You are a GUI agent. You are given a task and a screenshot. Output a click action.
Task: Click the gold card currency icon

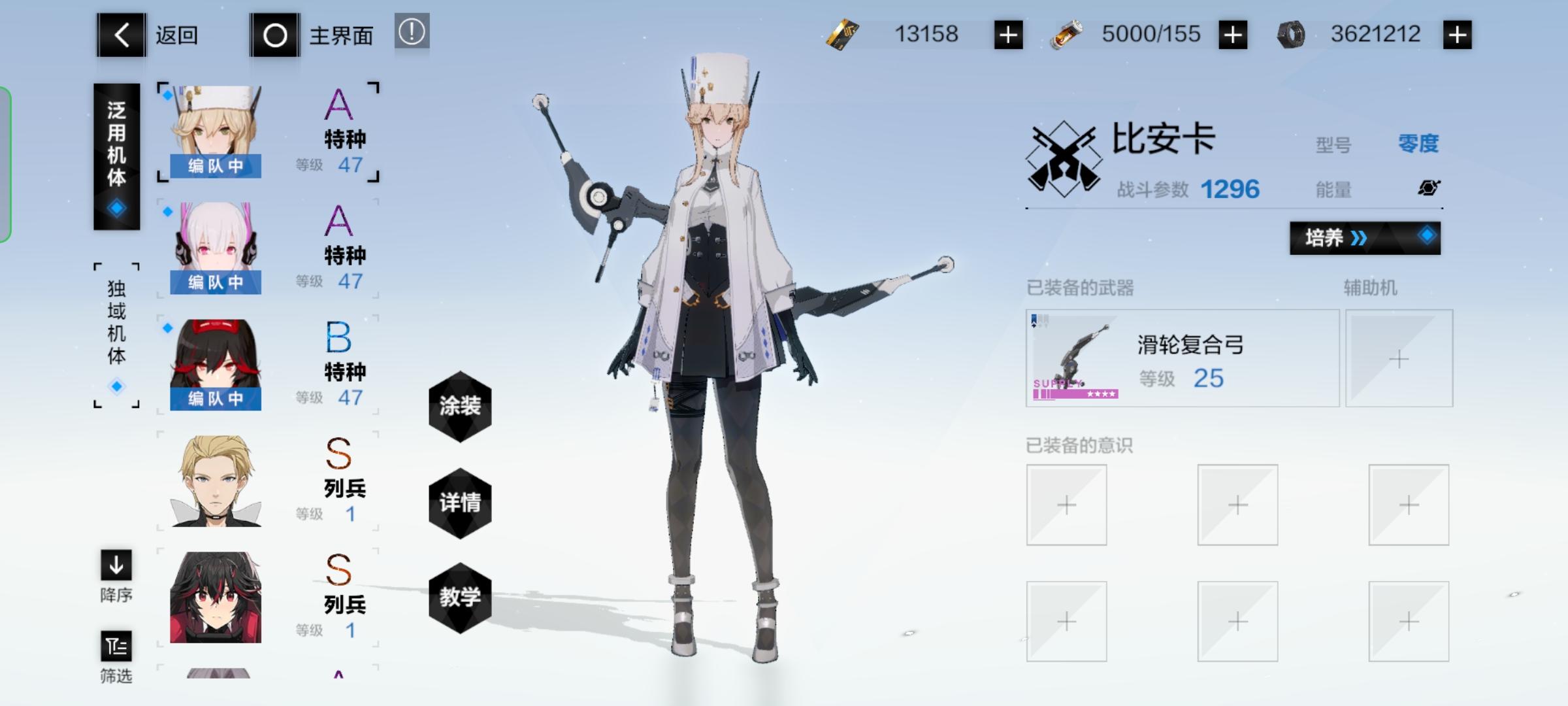pyautogui.click(x=844, y=33)
